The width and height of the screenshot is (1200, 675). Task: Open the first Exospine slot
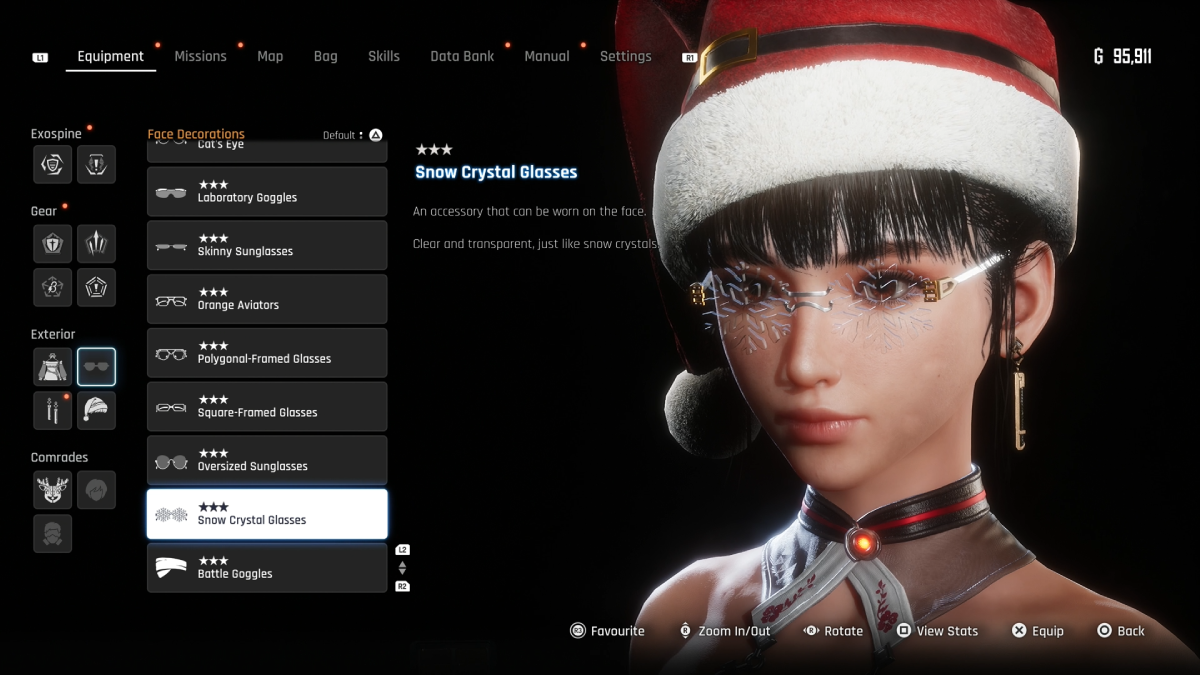coord(52,164)
